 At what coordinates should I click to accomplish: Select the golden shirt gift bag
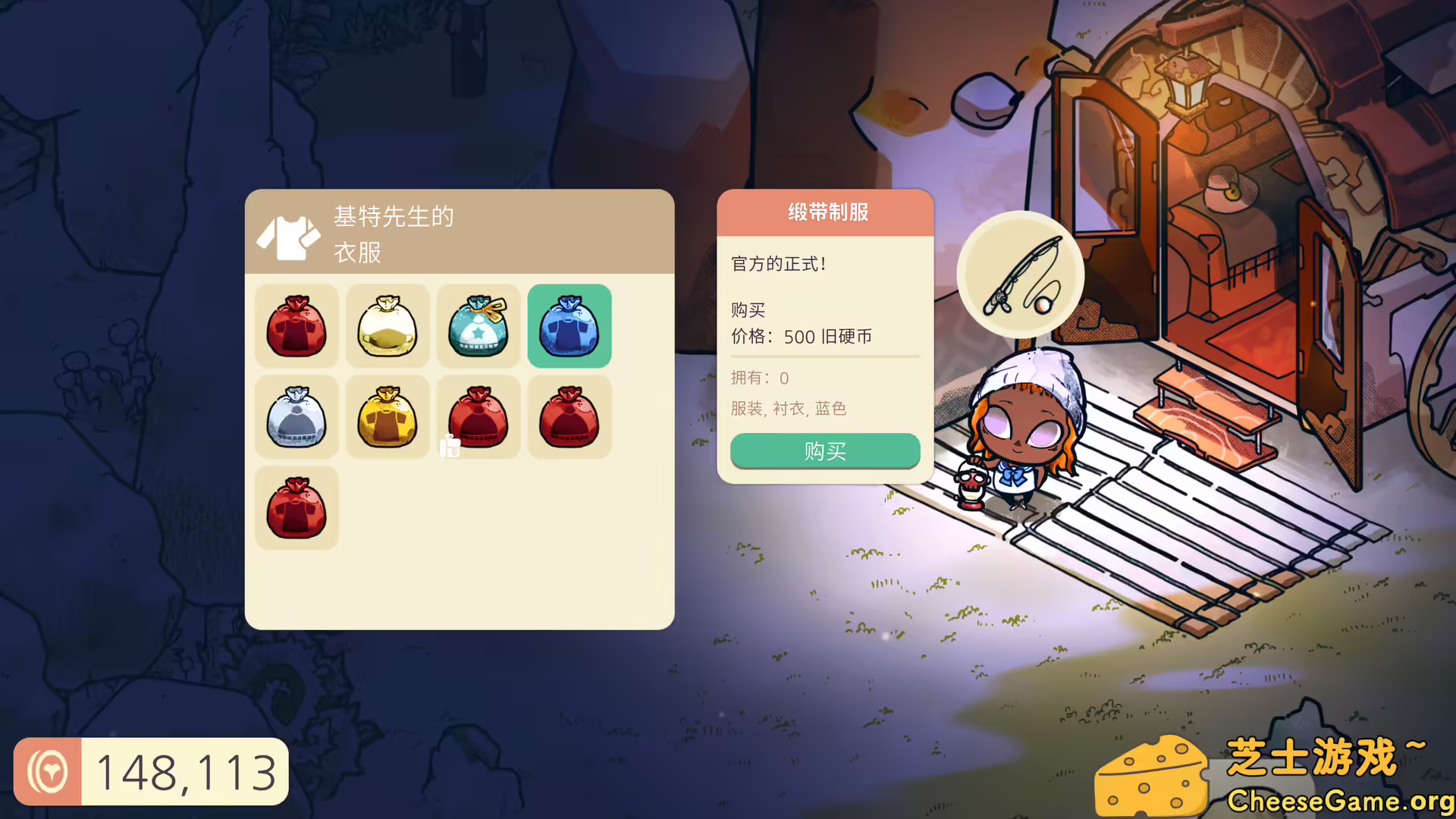click(388, 416)
